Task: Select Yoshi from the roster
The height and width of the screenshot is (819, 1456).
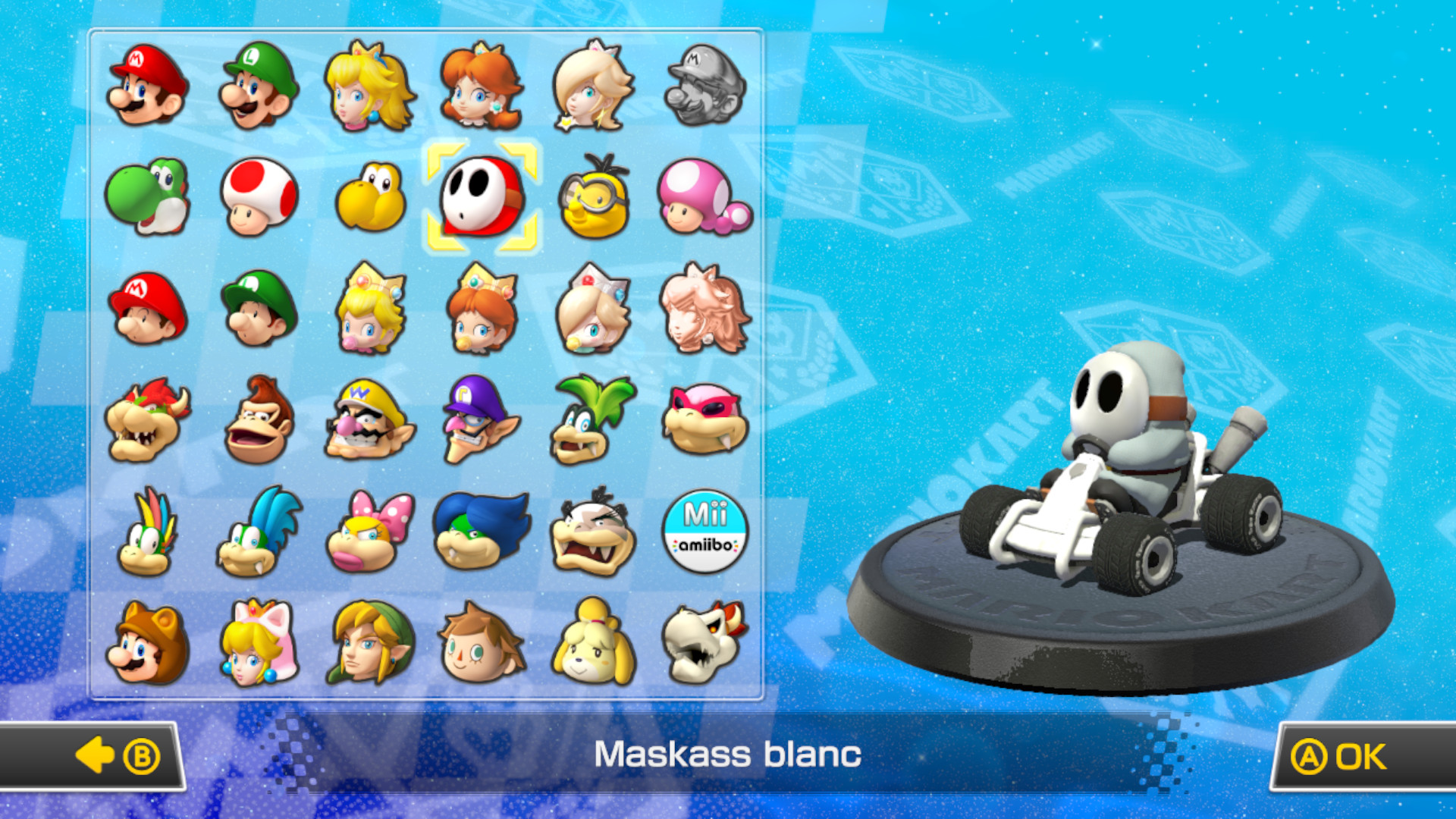Action: pos(149,197)
